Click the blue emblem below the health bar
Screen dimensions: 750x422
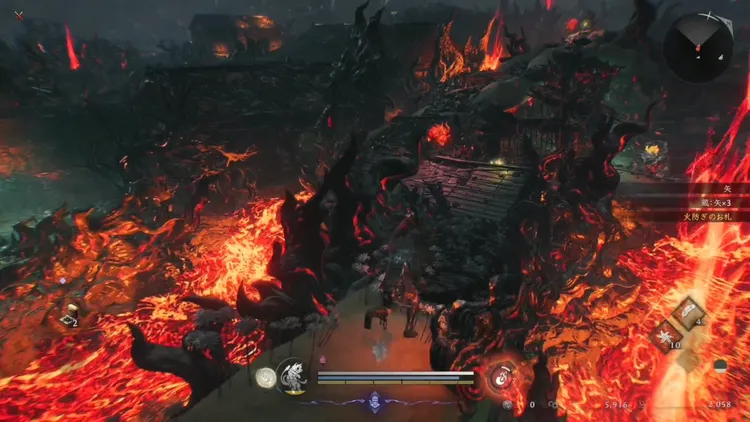pos(375,399)
